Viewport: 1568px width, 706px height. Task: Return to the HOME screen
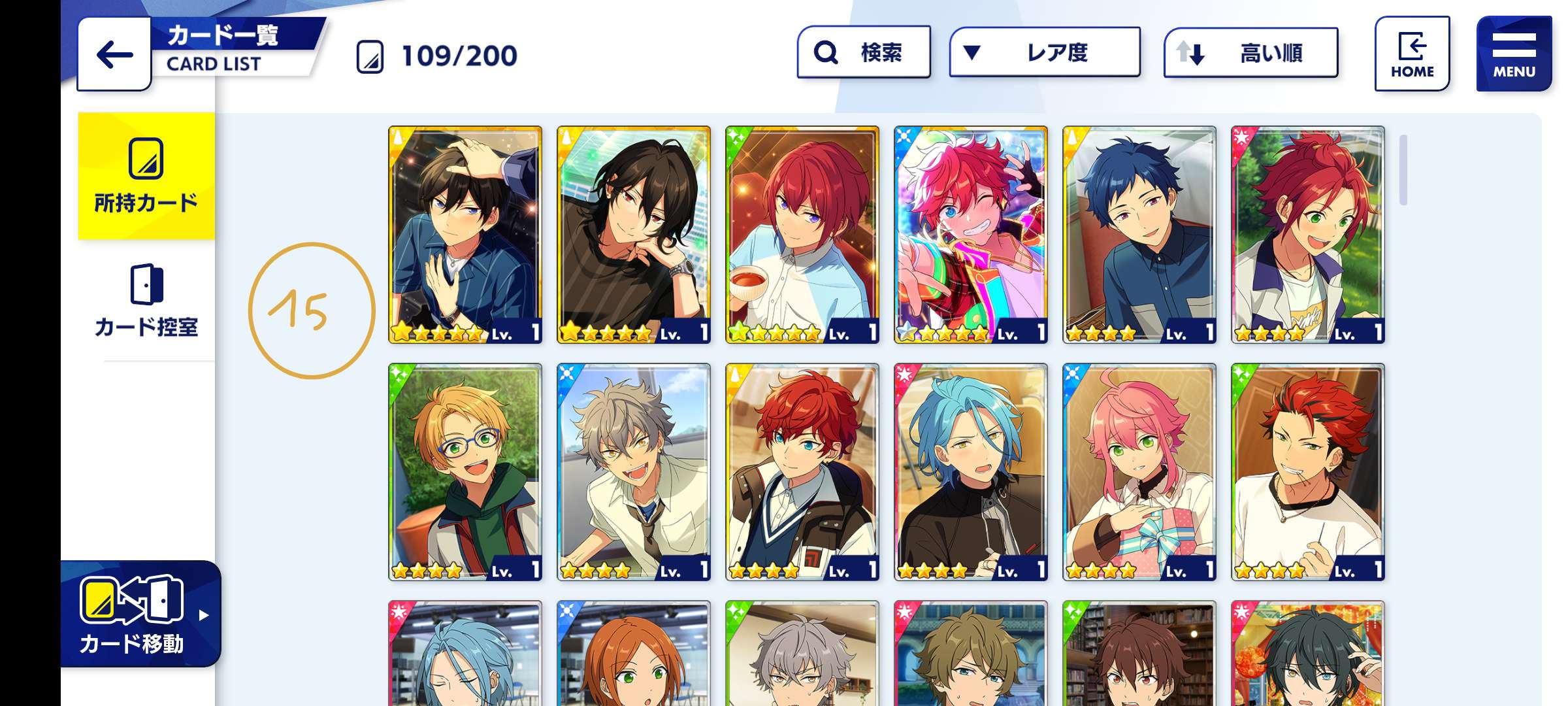[x=1412, y=54]
